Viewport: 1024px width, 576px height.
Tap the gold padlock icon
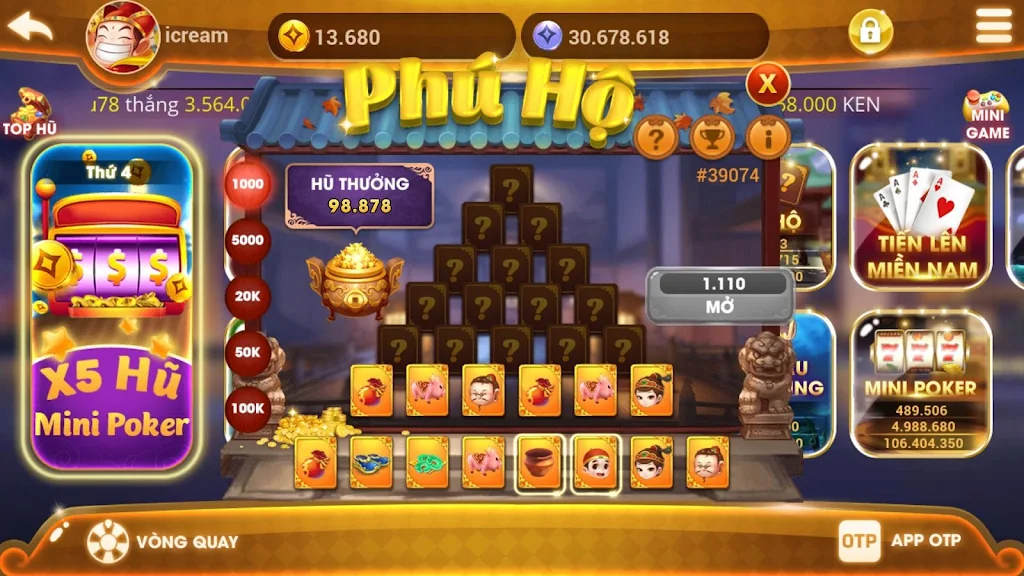coord(870,32)
